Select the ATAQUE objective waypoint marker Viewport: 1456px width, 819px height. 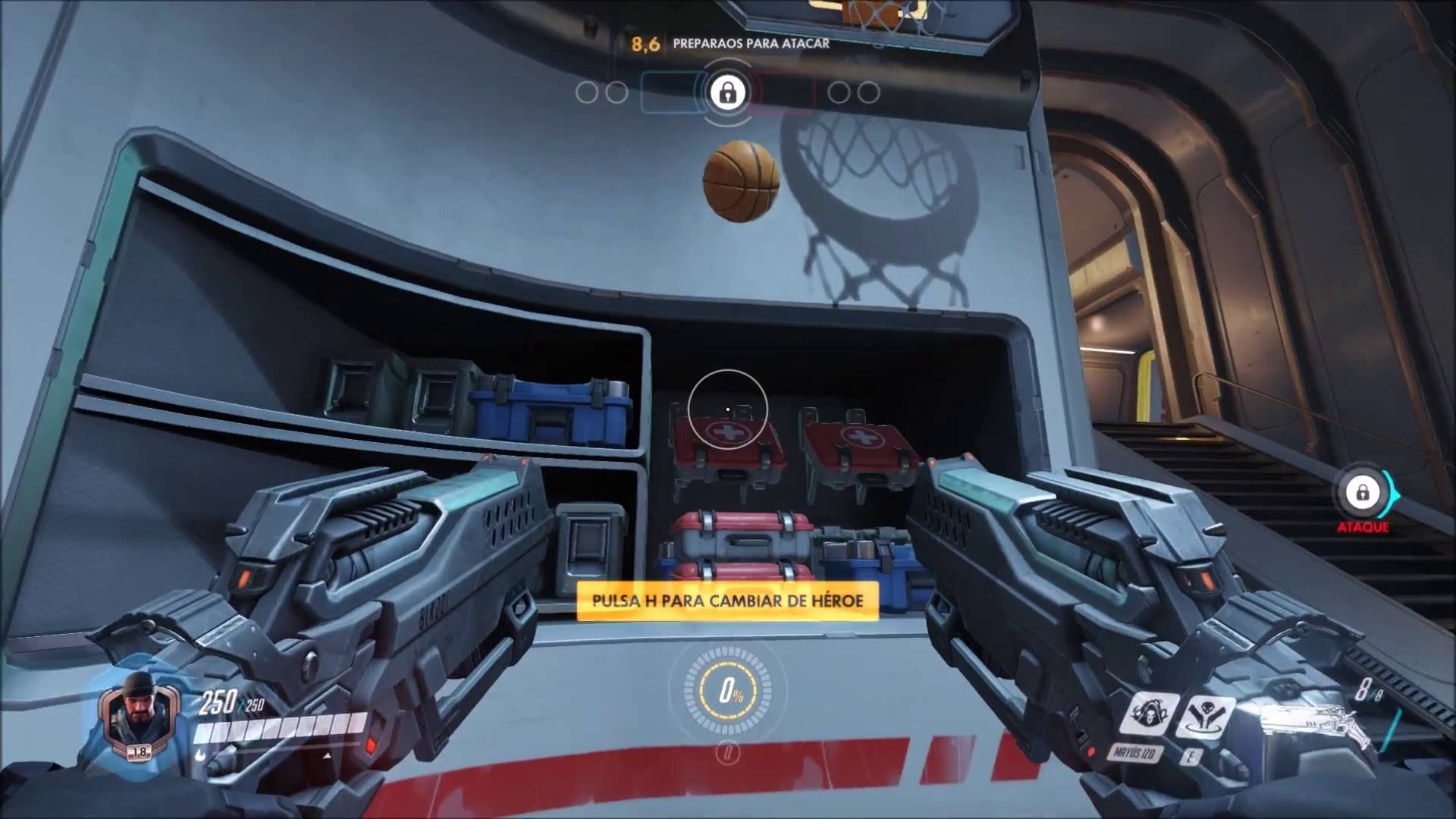point(1363,494)
